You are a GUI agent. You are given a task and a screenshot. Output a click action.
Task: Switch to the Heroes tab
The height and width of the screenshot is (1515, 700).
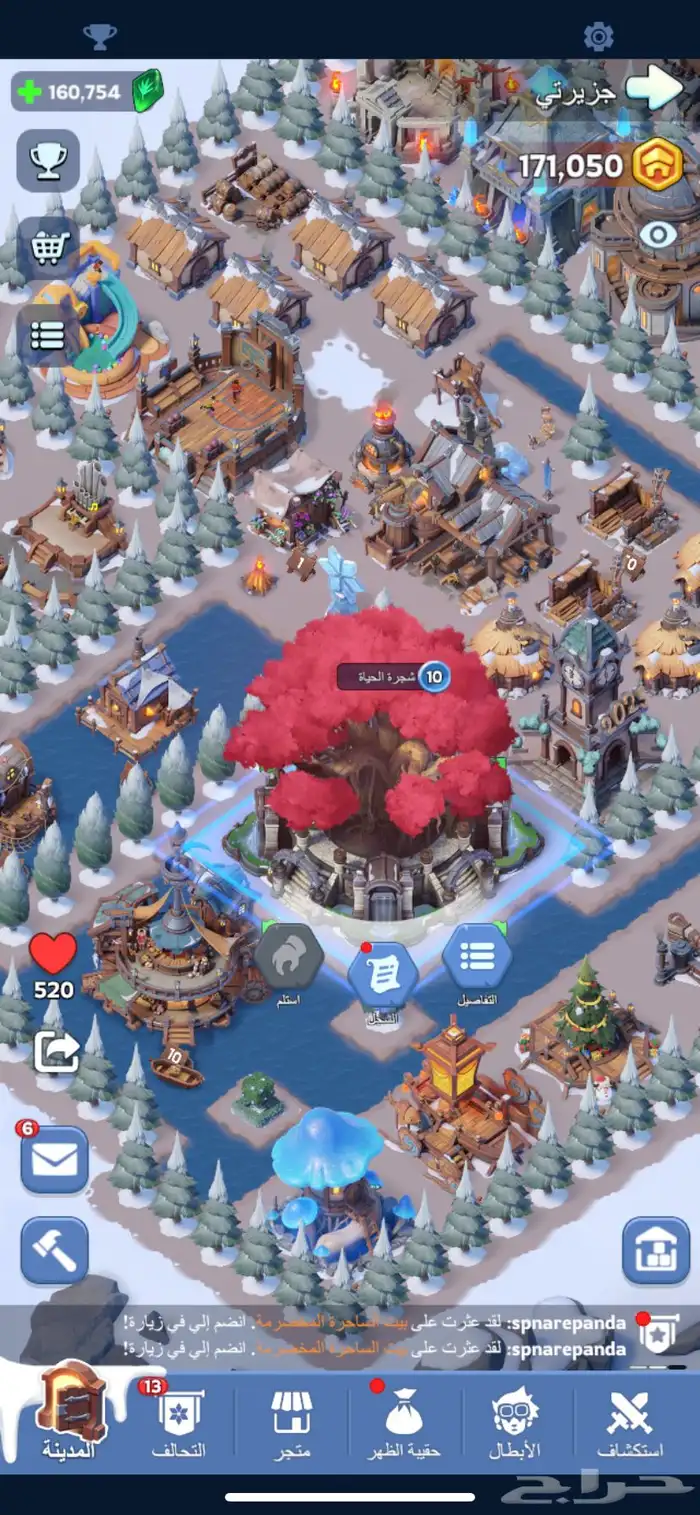point(515,1422)
